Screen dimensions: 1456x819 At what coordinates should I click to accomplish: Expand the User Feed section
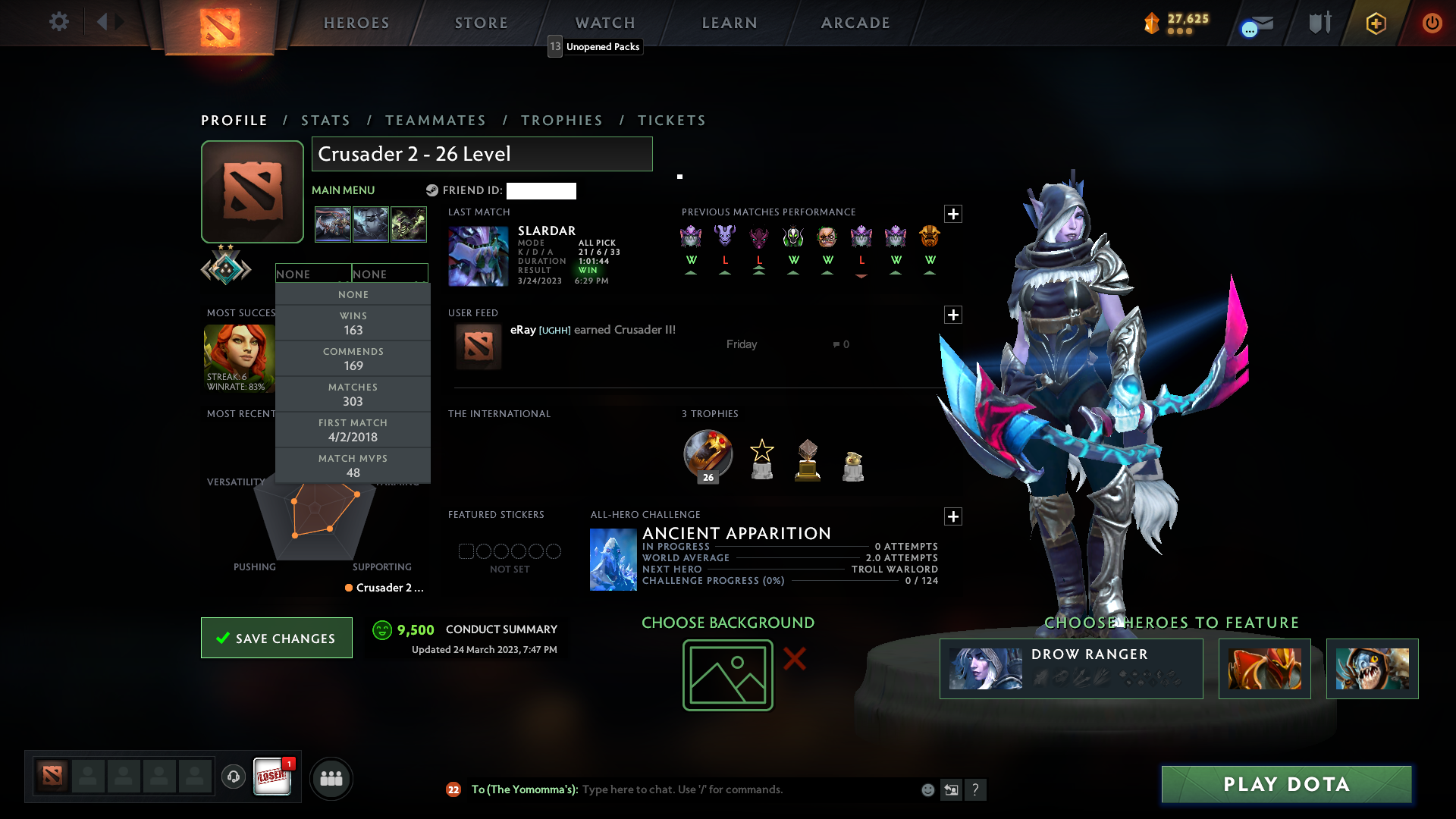pyautogui.click(x=953, y=315)
